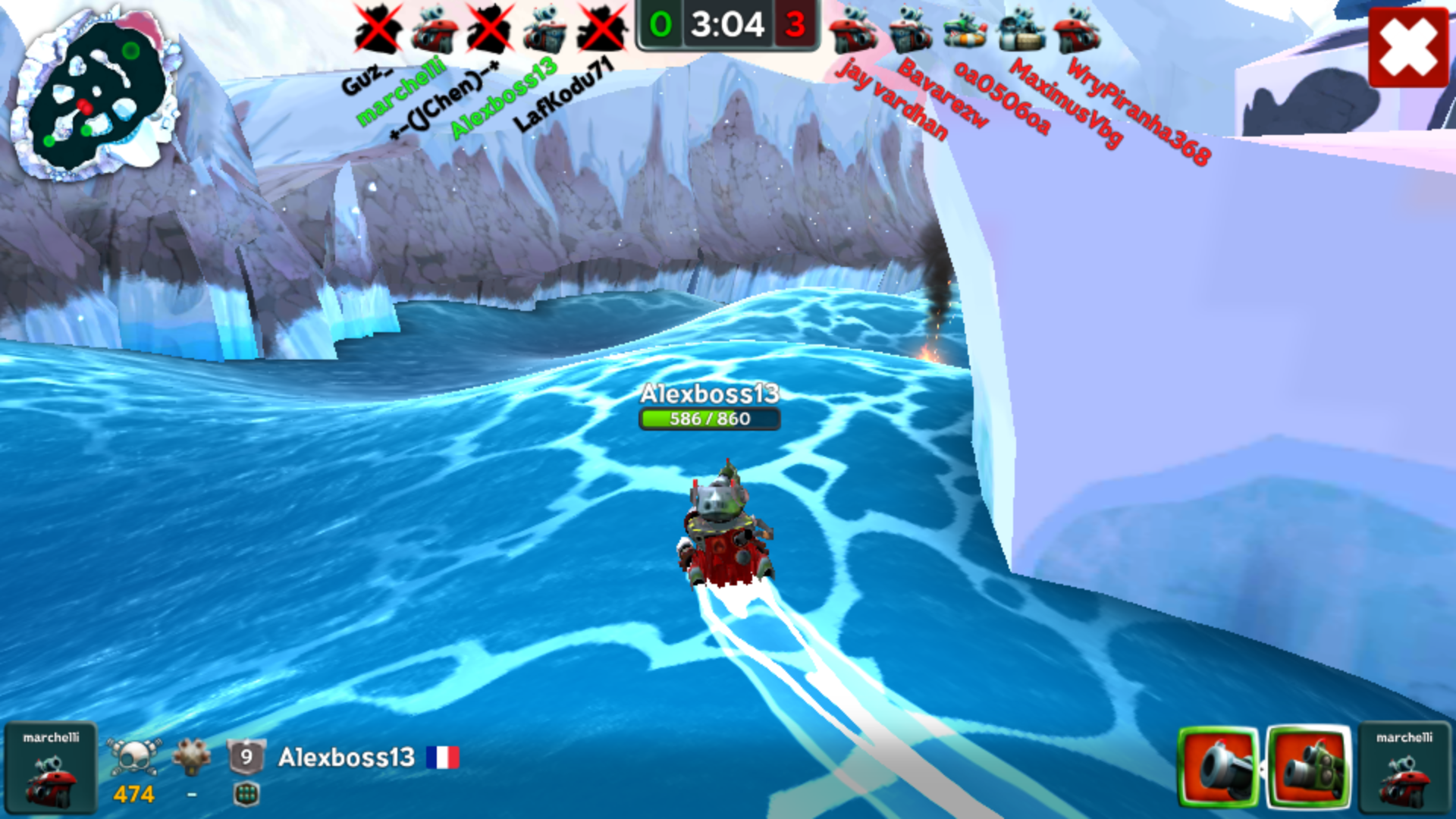This screenshot has height=819, width=1456.
Task: Click WryPiranha368's red ship icon
Action: tap(1077, 30)
